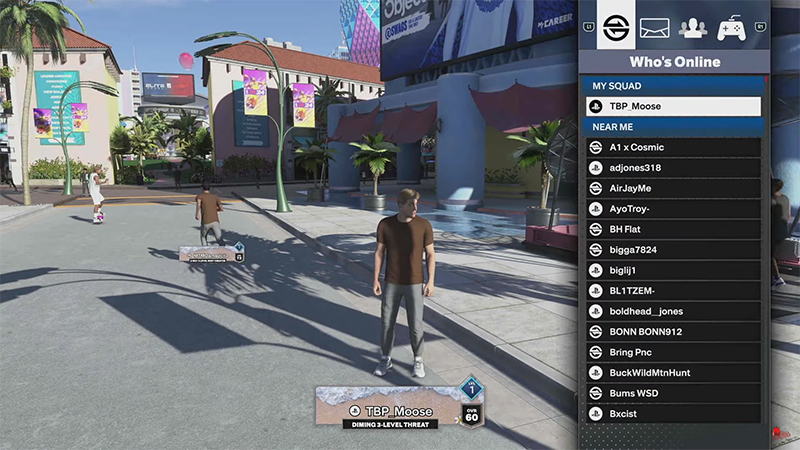The height and width of the screenshot is (450, 800).
Task: Switch to the Who's Online tab
Action: (x=616, y=26)
